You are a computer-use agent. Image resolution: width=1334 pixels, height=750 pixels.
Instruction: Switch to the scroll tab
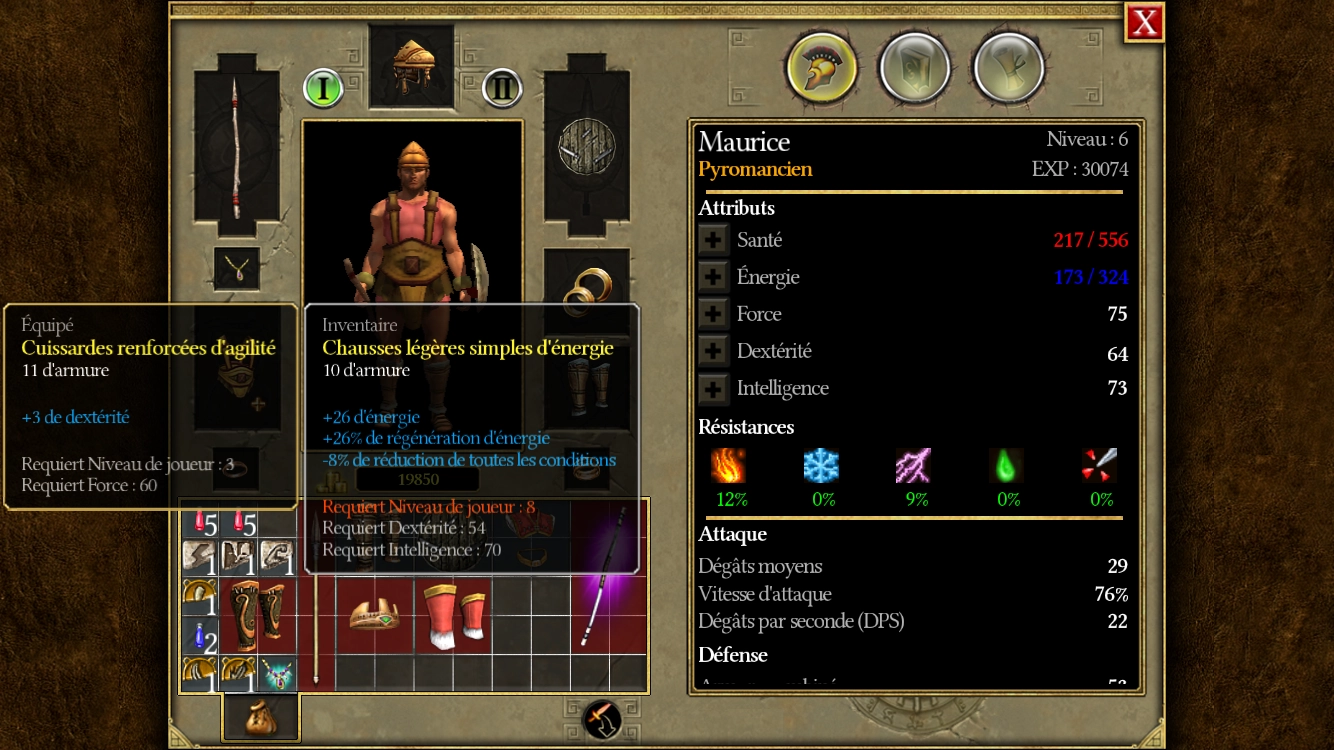point(1008,68)
